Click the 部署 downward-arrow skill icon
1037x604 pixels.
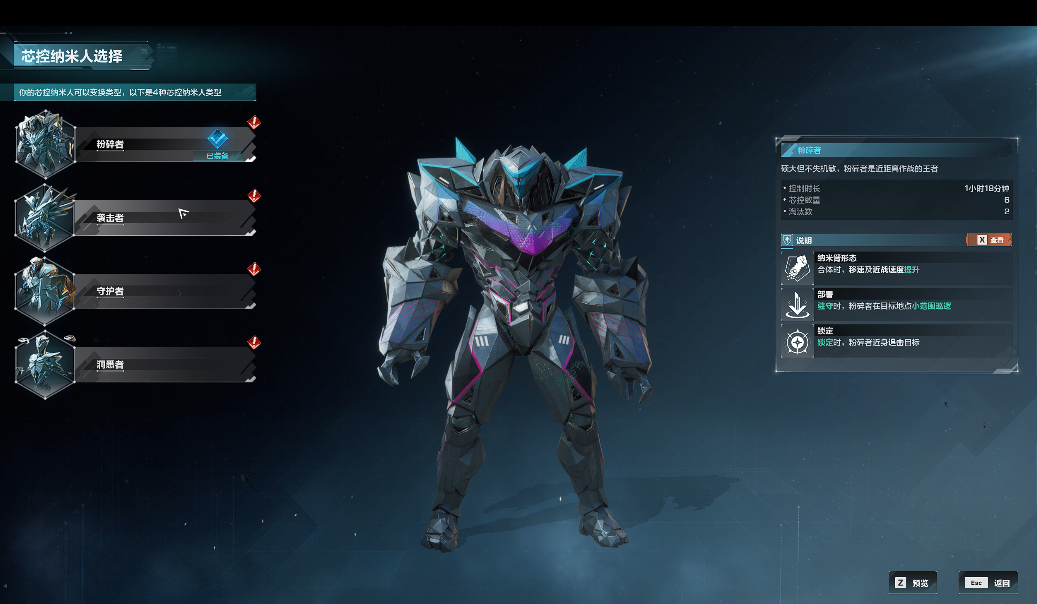click(798, 303)
